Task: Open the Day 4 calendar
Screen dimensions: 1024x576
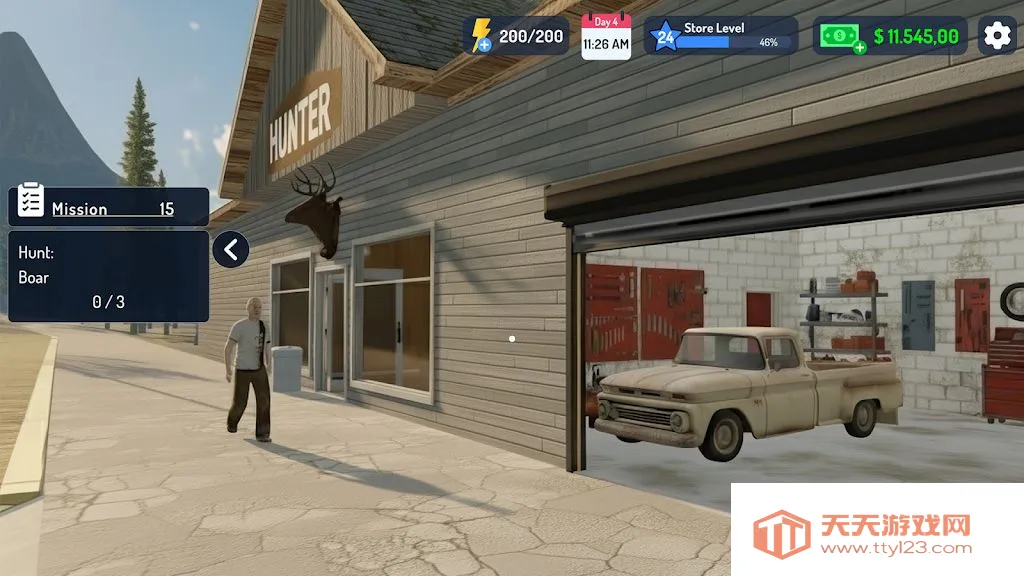Action: tap(606, 37)
